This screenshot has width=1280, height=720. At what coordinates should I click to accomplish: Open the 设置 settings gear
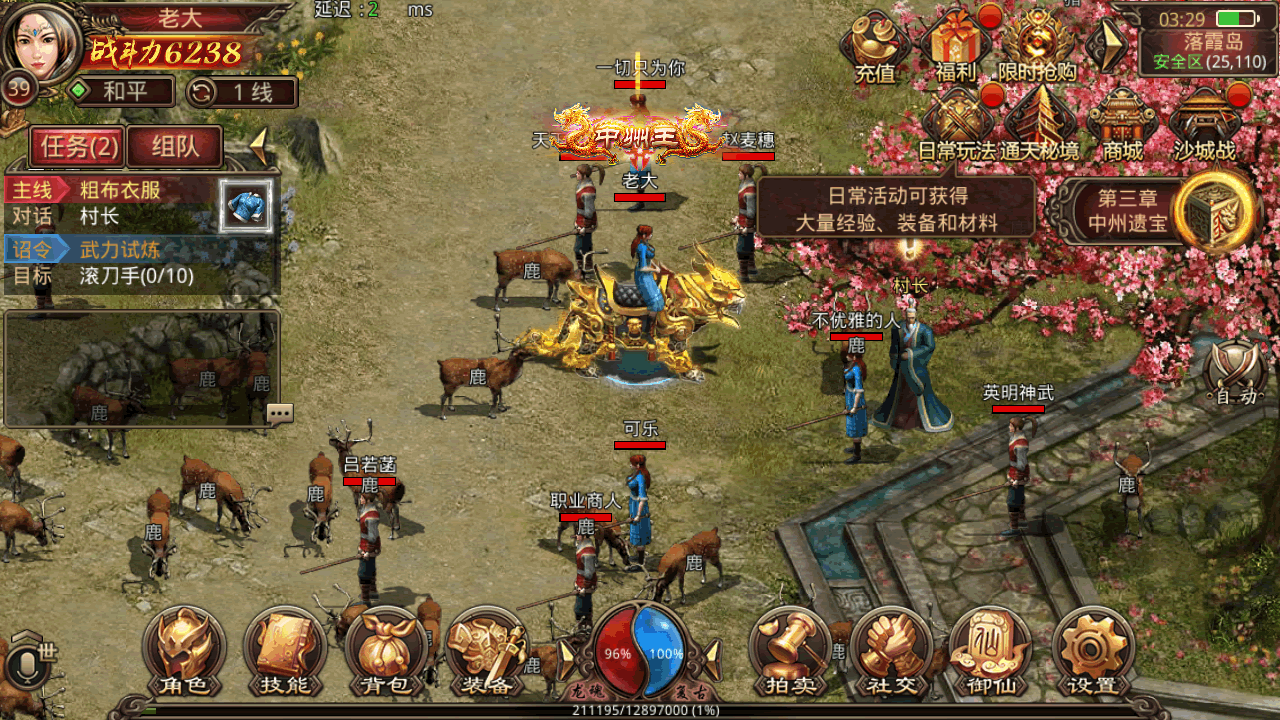click(x=1092, y=650)
